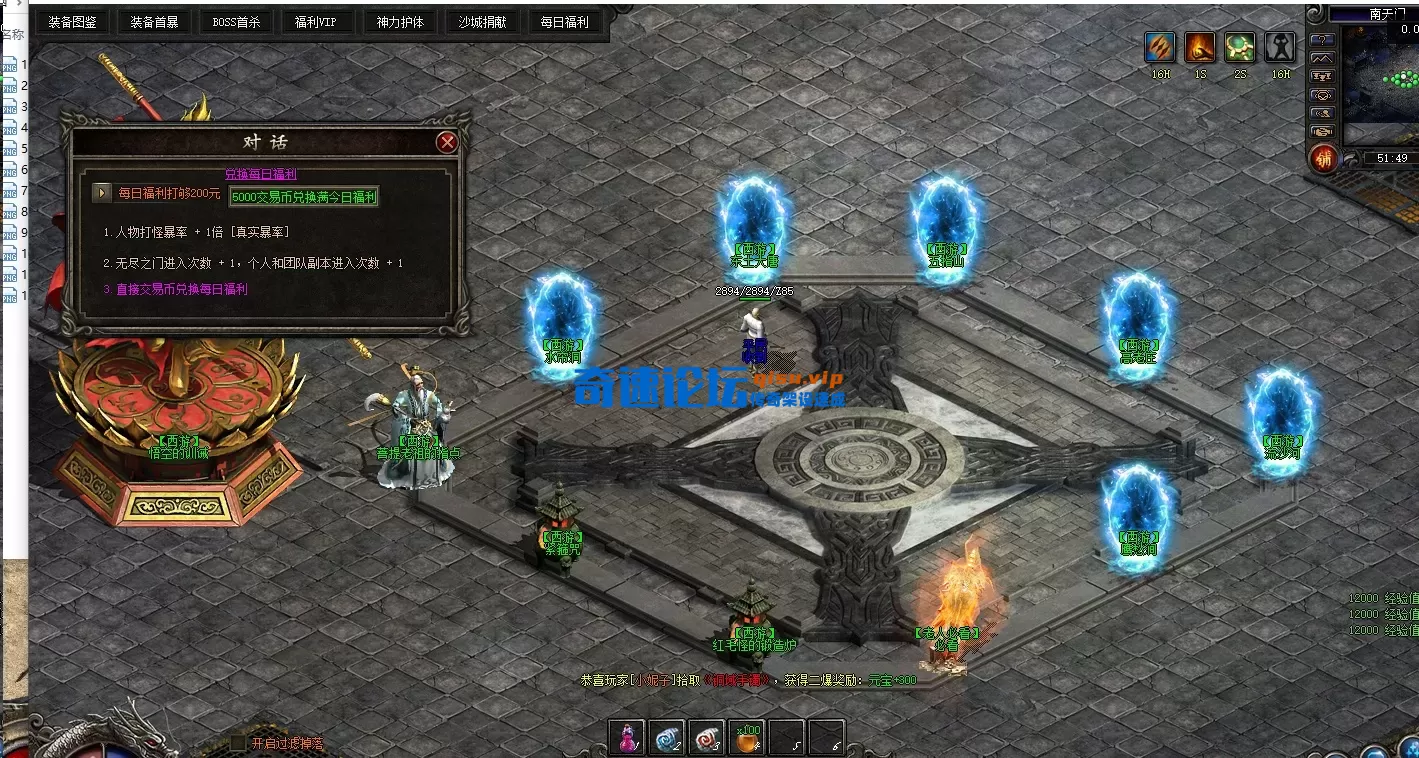Viewport: 1419px width, 758px height.
Task: Click the 兑换每日福利 link
Action: (260, 175)
